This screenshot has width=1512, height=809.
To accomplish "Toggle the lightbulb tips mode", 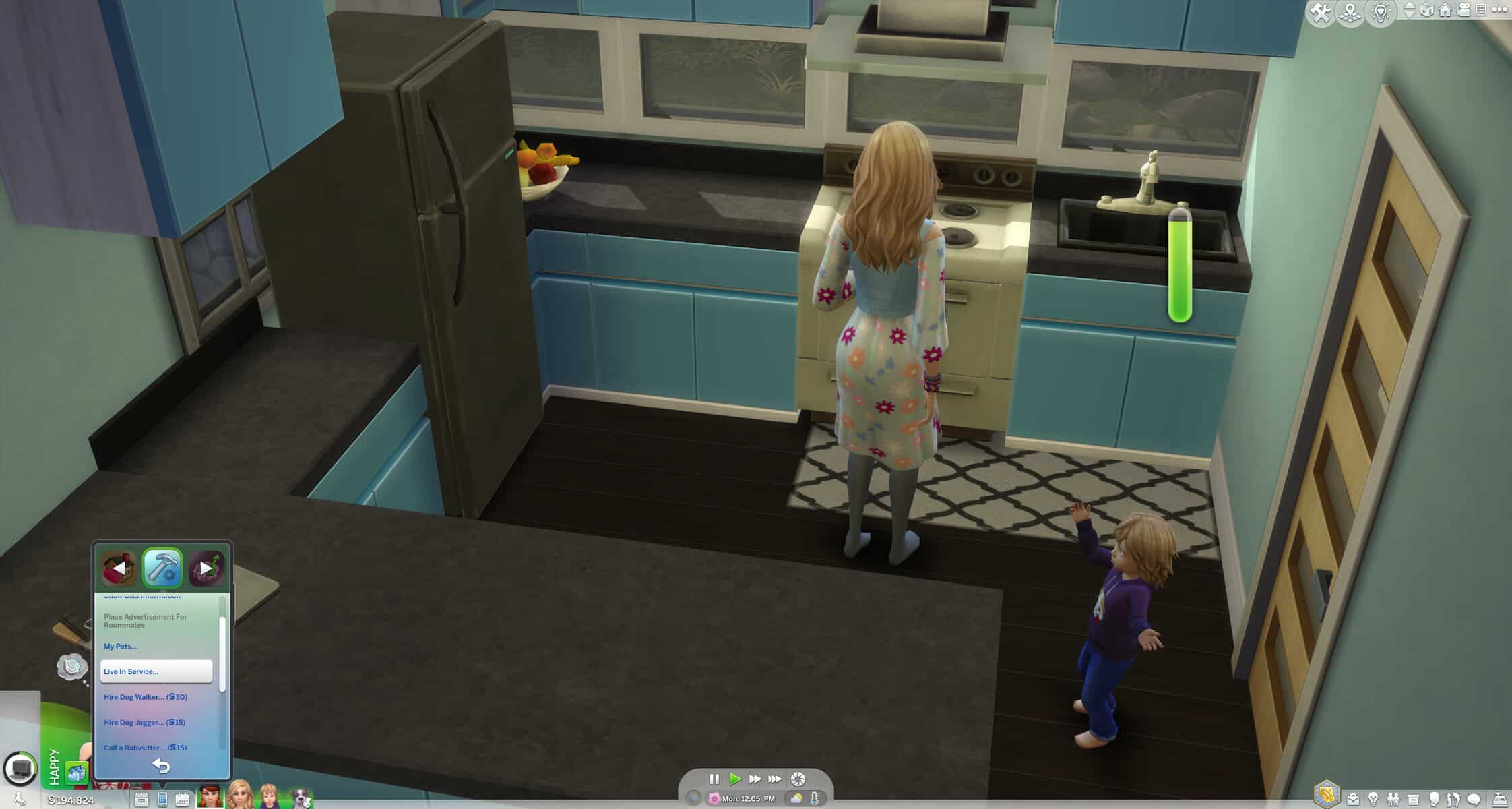I will click(x=1381, y=11).
